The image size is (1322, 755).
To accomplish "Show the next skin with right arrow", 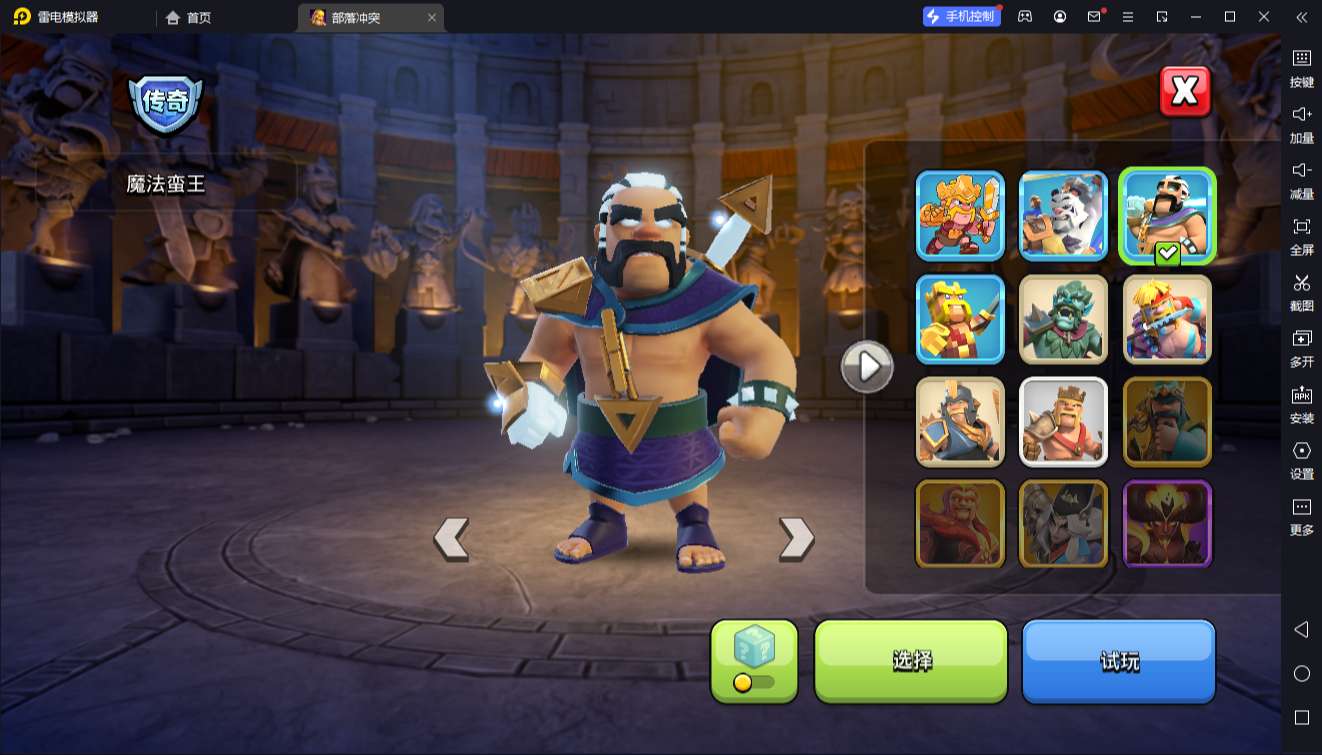I will tap(796, 538).
